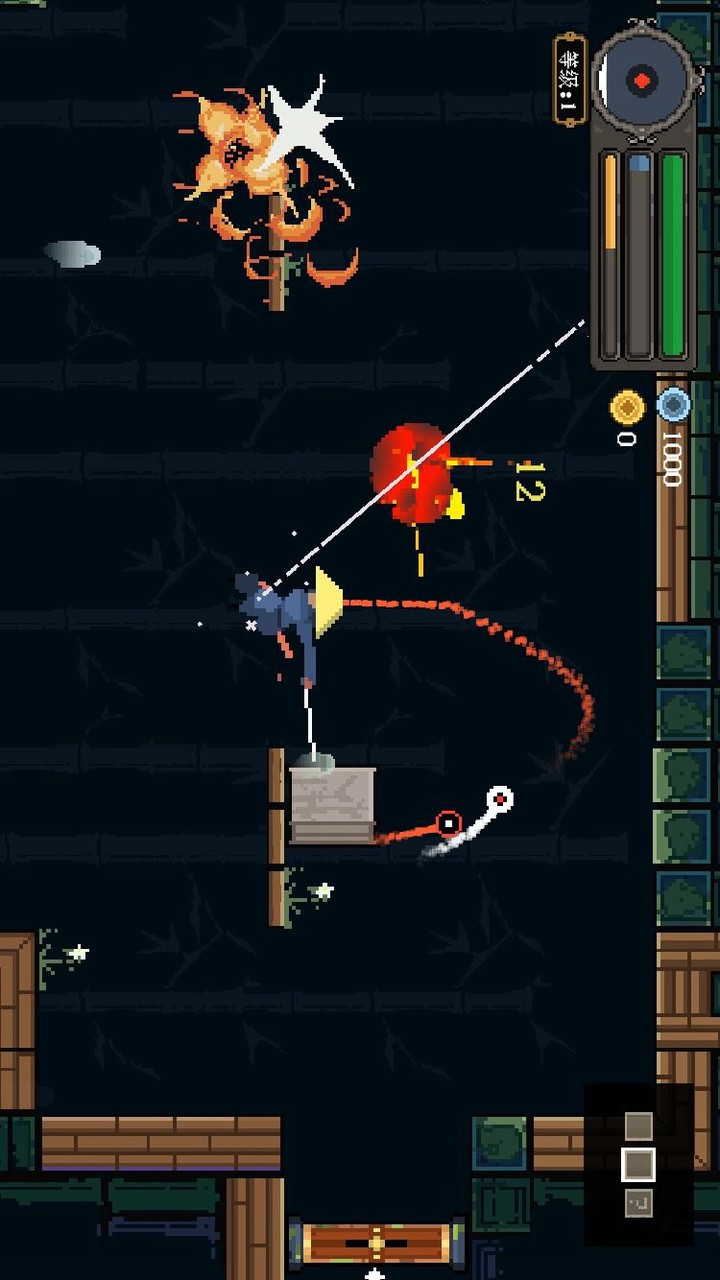
Task: Click the round character portrait gauge
Action: [642, 80]
